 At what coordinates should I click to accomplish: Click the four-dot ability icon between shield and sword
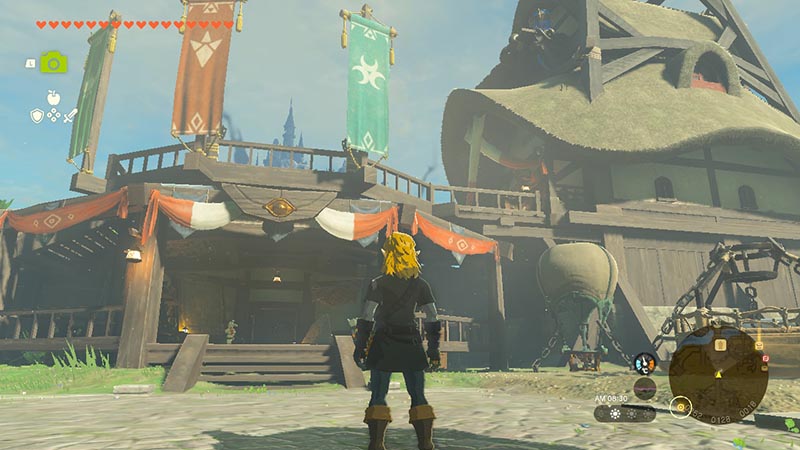(53, 116)
